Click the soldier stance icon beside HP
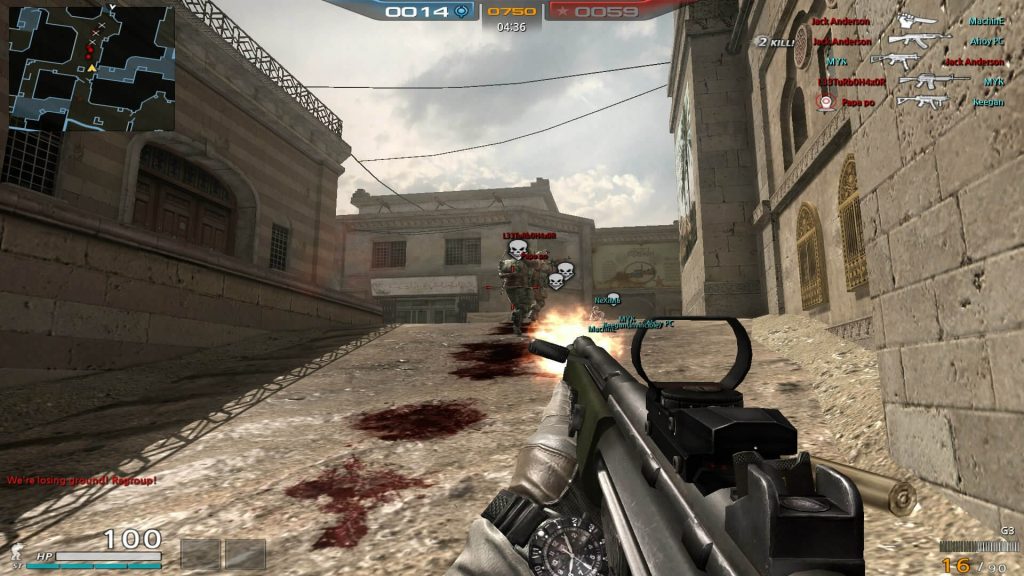This screenshot has height=576, width=1024. 16,552
